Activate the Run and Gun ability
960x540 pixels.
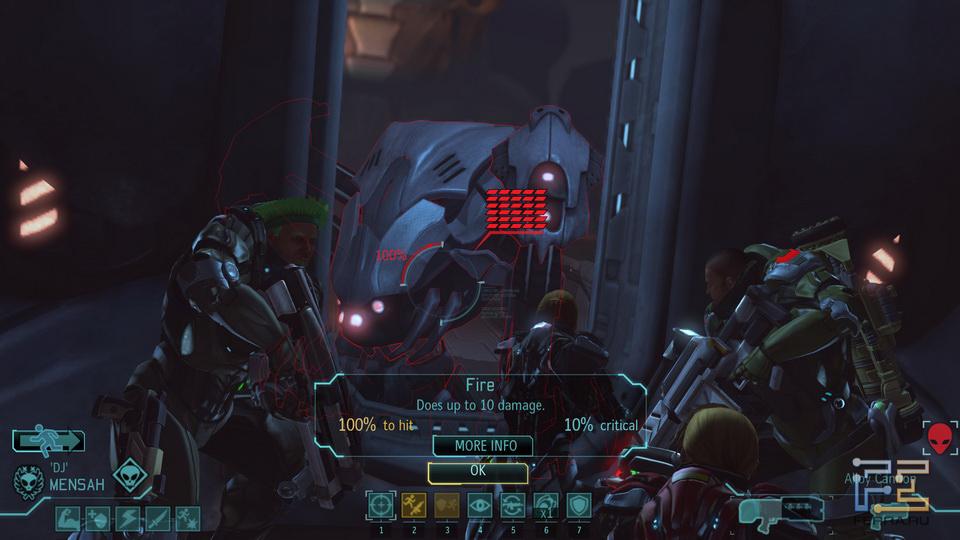click(x=414, y=506)
